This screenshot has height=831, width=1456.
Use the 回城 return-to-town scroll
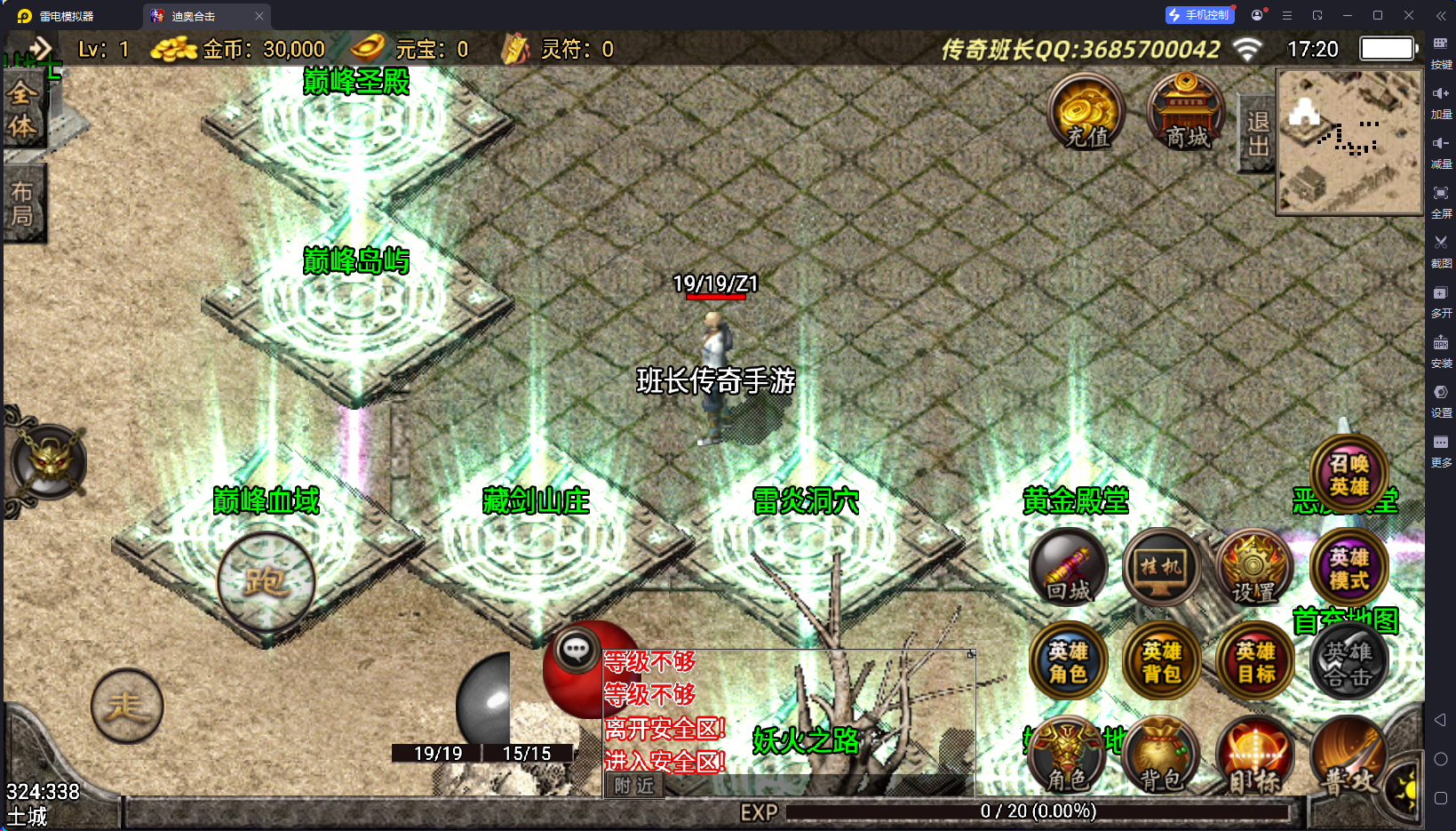click(1069, 567)
